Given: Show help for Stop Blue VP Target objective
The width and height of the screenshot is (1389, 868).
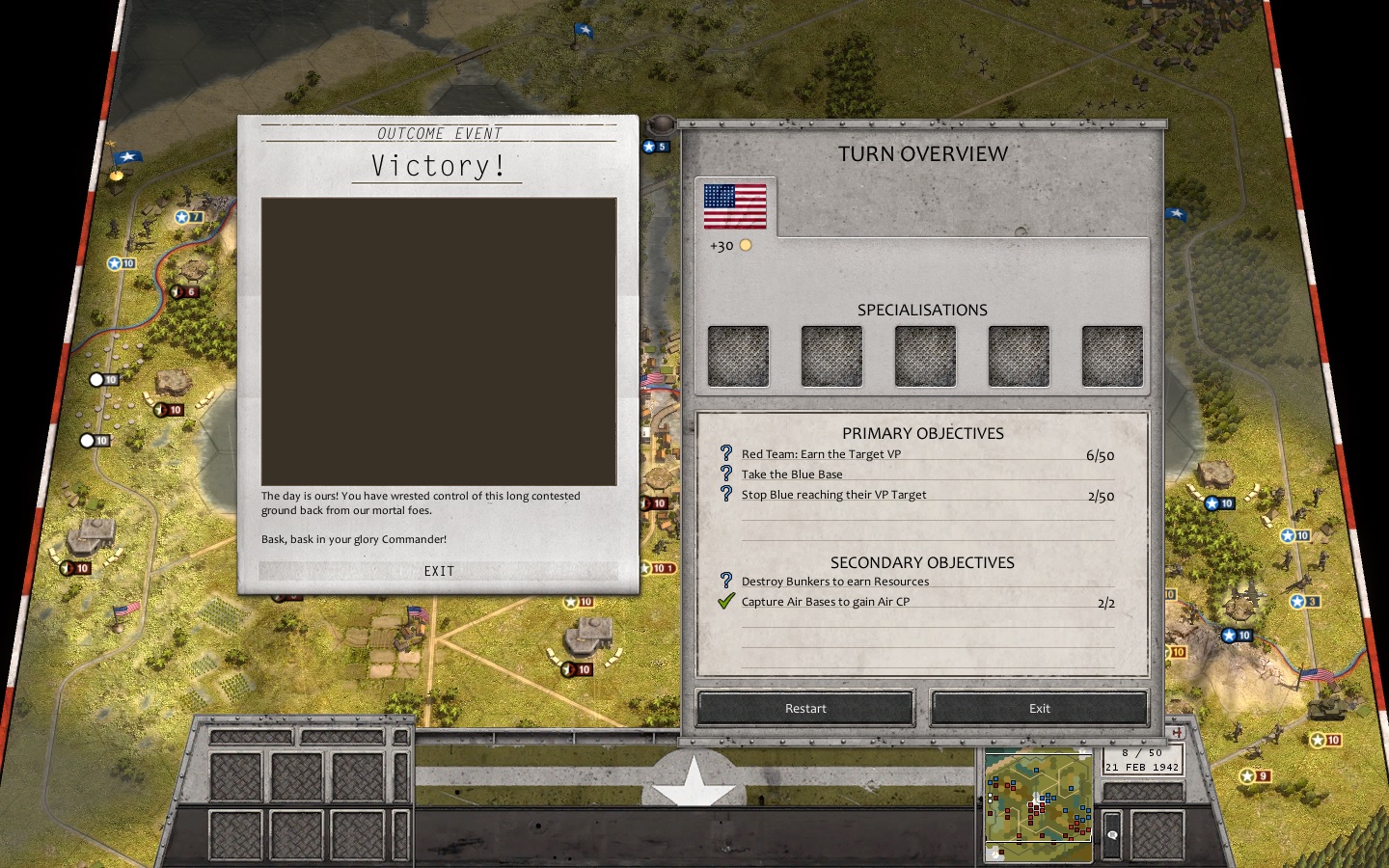Looking at the screenshot, I should tap(726, 494).
